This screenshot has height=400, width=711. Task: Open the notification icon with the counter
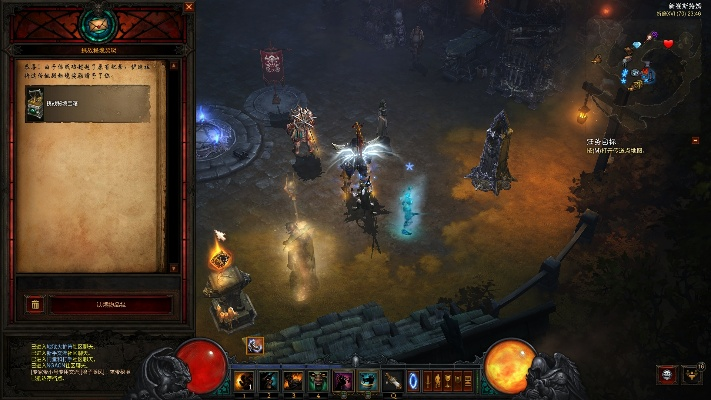691,375
